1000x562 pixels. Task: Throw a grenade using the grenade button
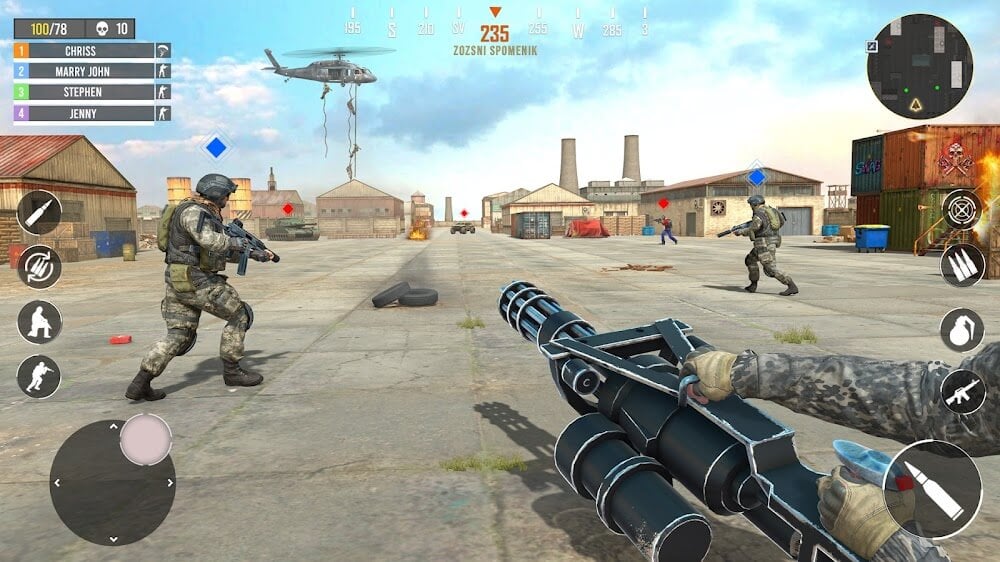coord(962,330)
